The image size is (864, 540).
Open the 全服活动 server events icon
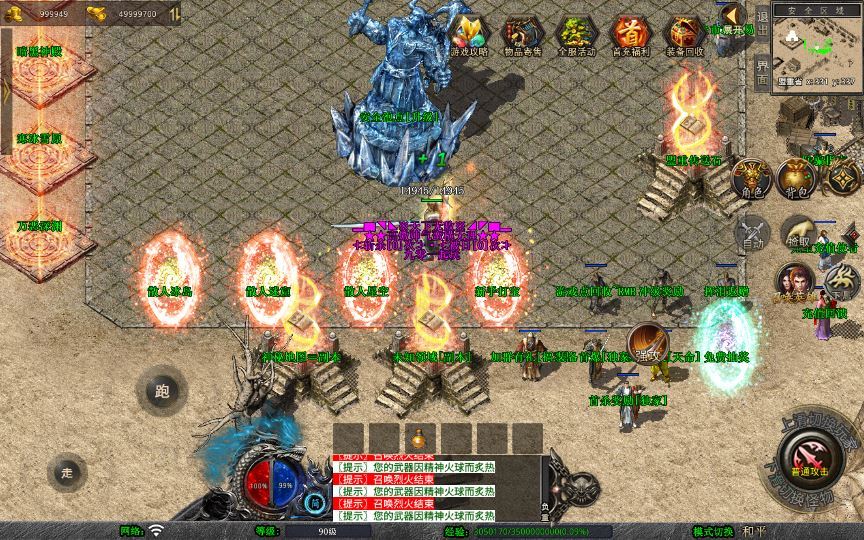pos(575,34)
